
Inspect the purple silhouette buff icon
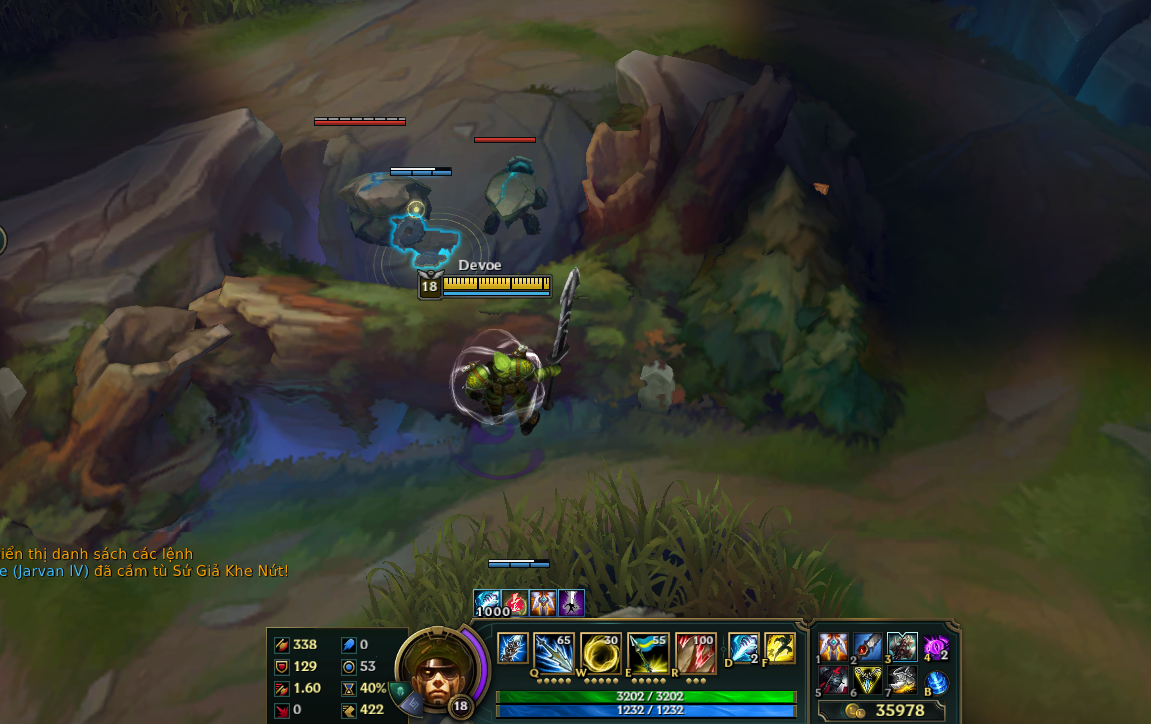tap(571, 603)
